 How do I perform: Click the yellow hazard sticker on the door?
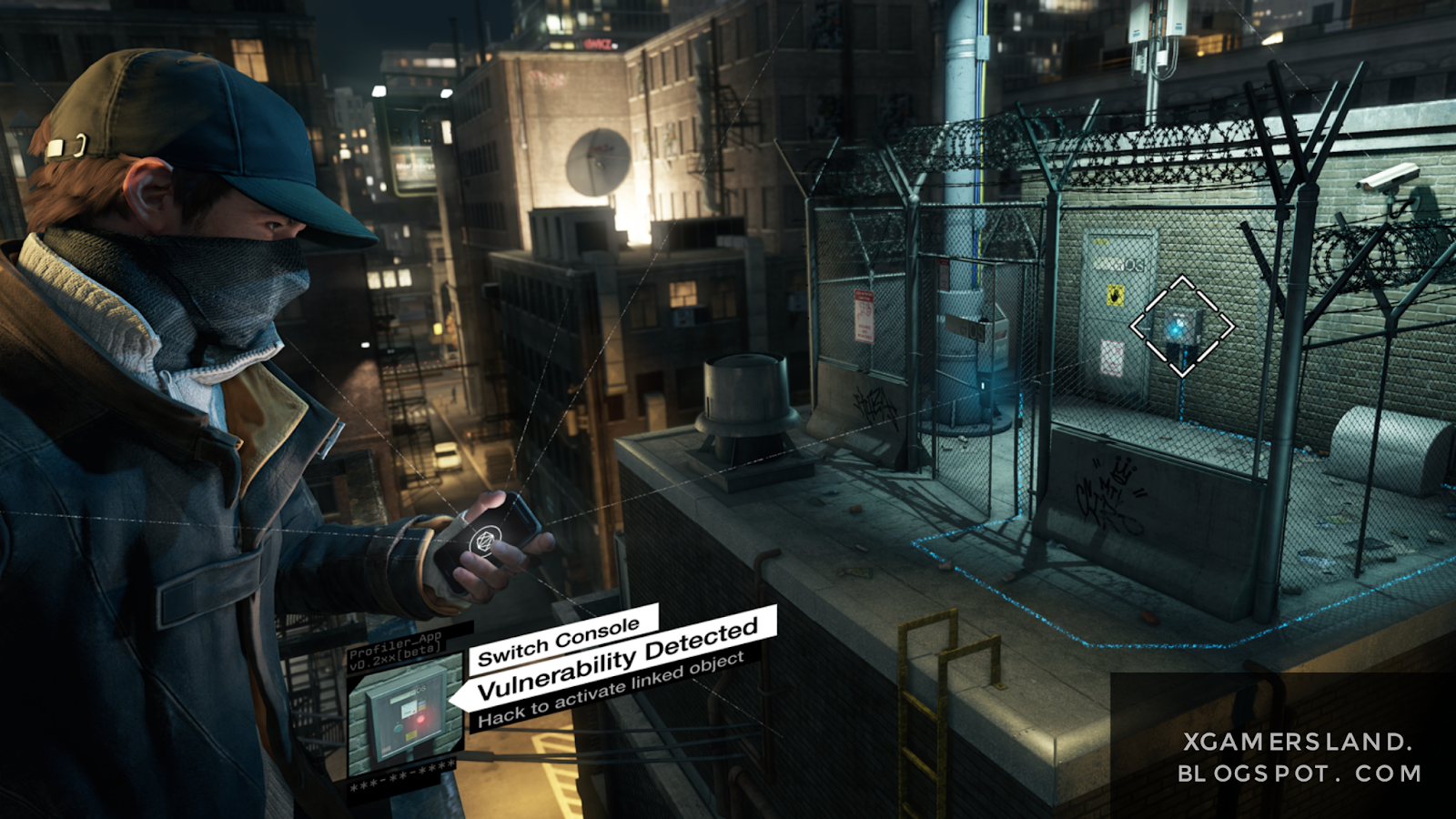[x=1115, y=295]
